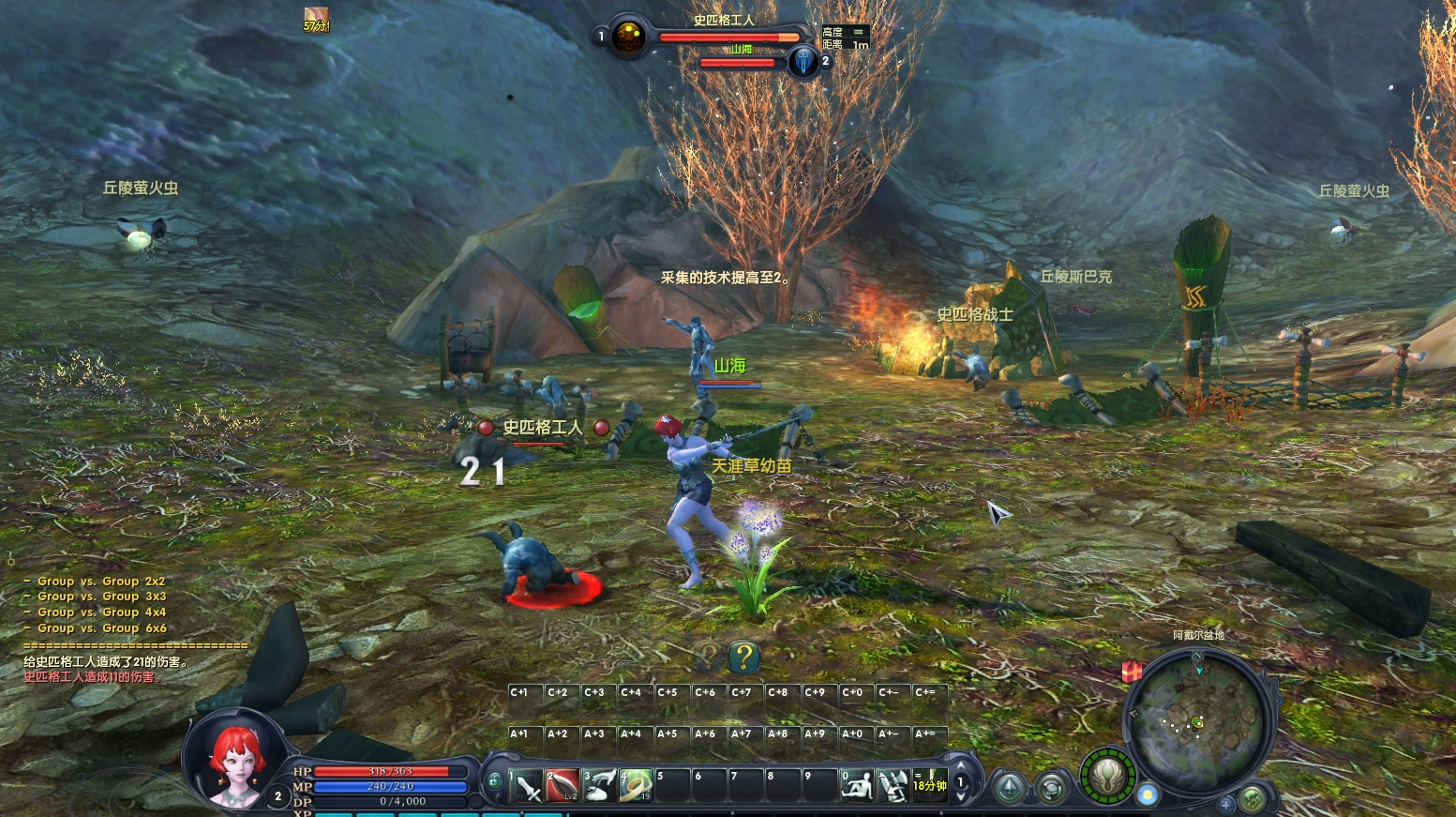Select the golden ring item in slot 4
The height and width of the screenshot is (817, 1456).
tap(636, 785)
